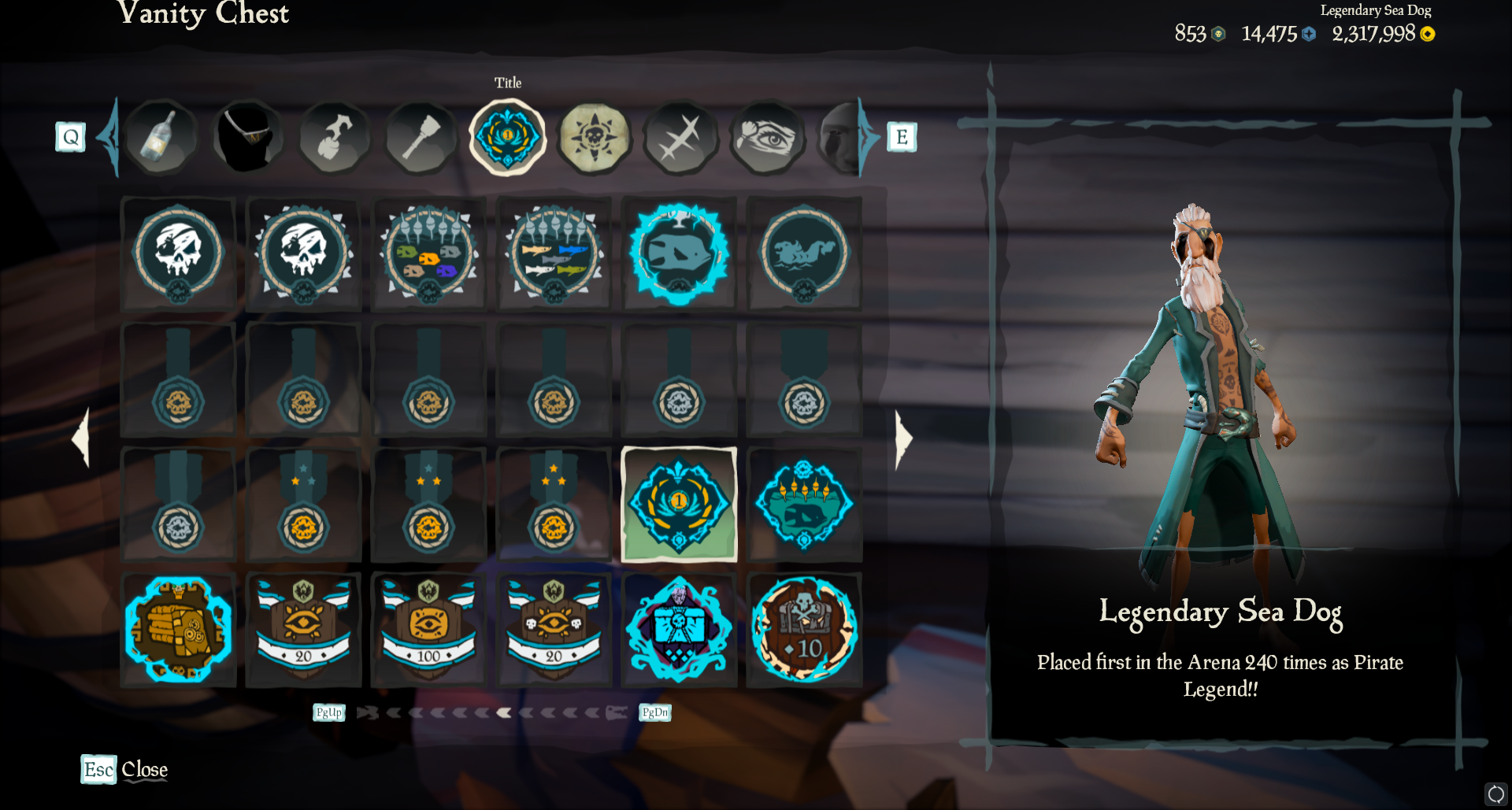Select the eye chest title marked 100
Image resolution: width=1512 pixels, height=810 pixels.
[x=428, y=630]
